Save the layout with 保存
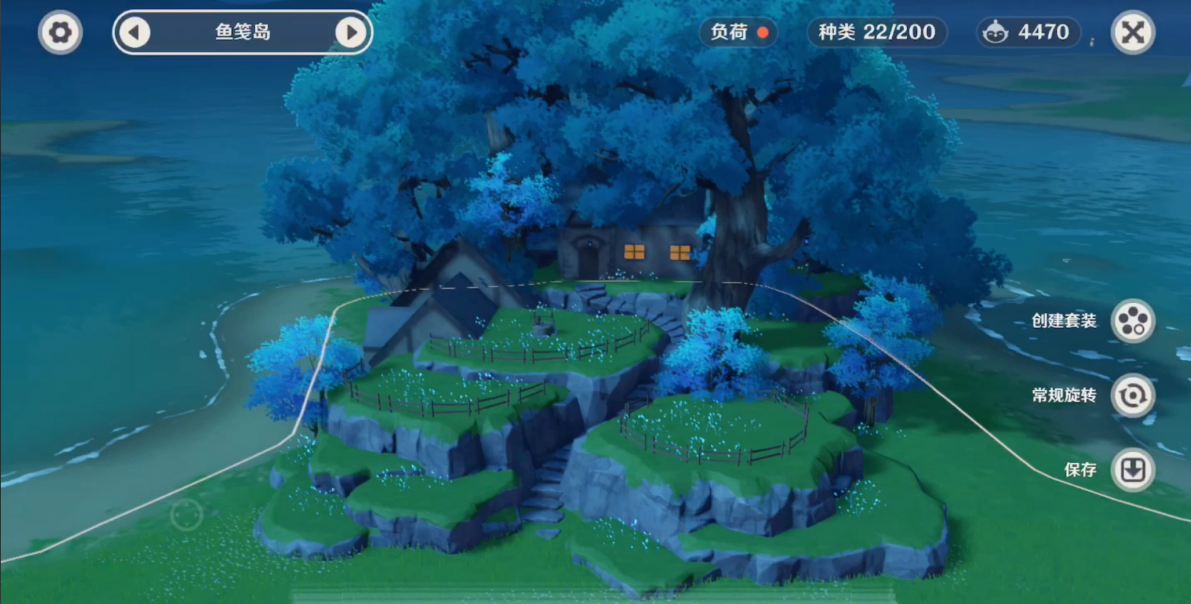Screen dimensions: 1191x604 [1132, 470]
